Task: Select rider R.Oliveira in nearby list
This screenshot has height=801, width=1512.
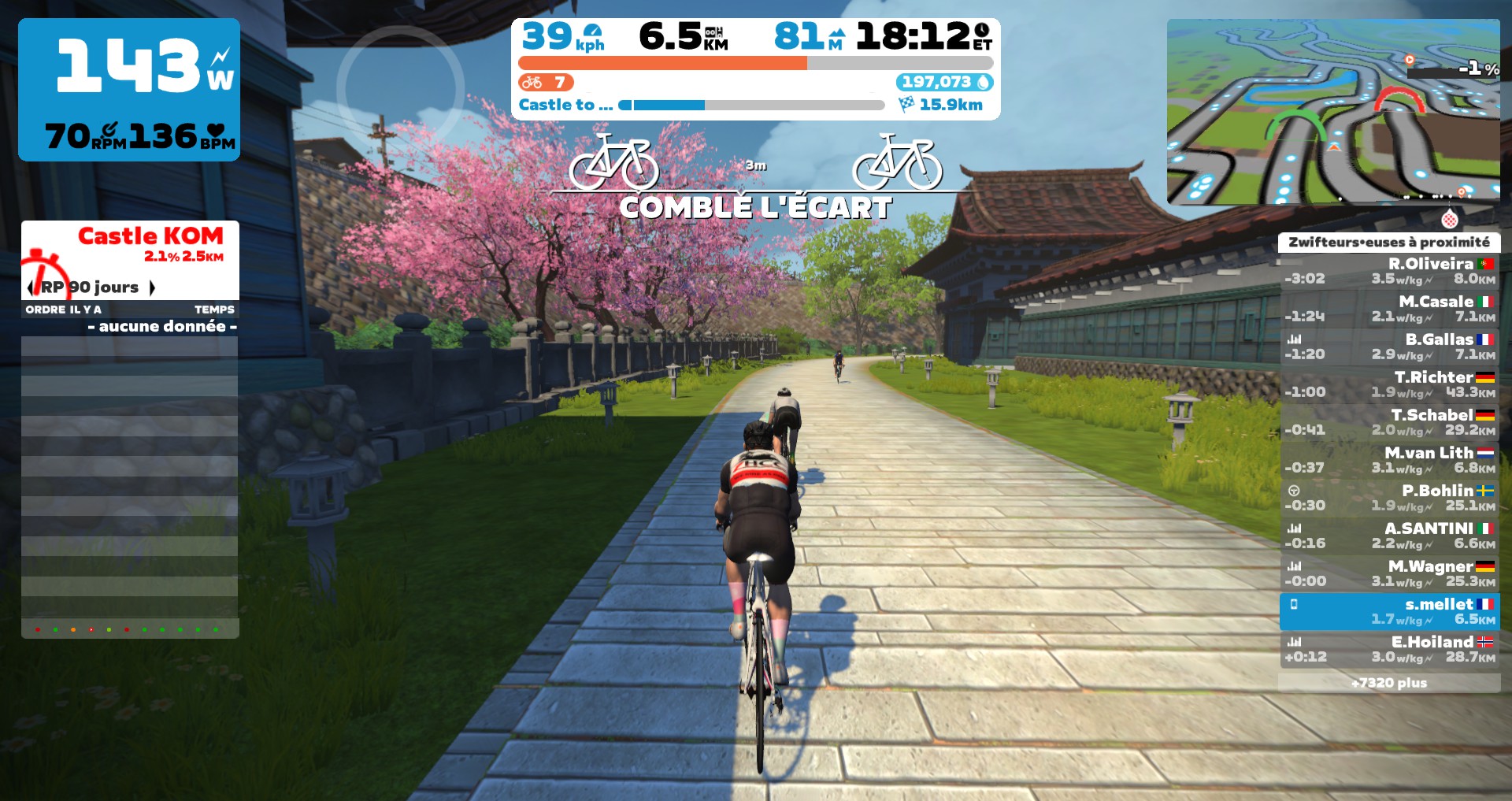Action: click(x=1389, y=271)
